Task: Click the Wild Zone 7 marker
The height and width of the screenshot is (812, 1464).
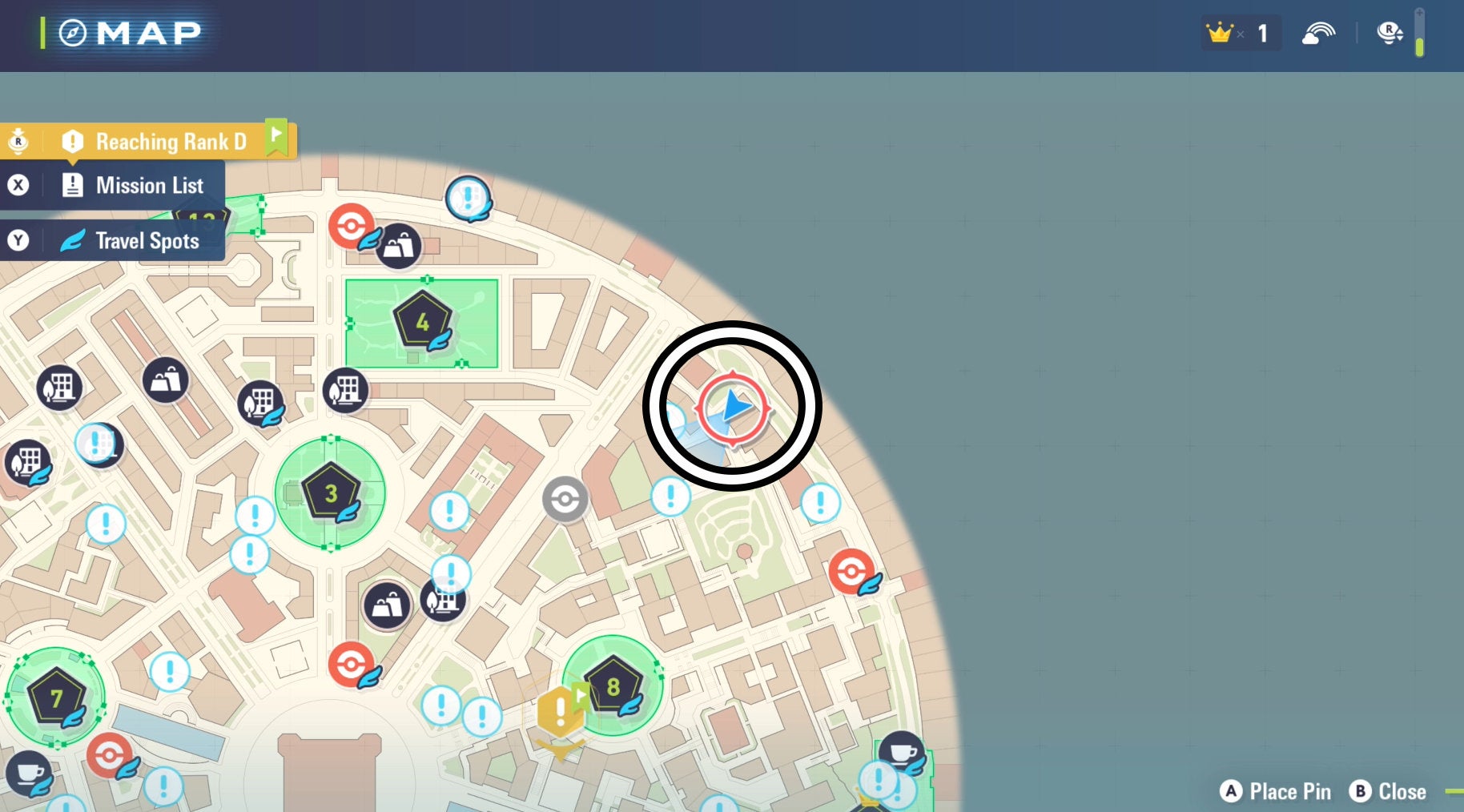Action: point(56,698)
